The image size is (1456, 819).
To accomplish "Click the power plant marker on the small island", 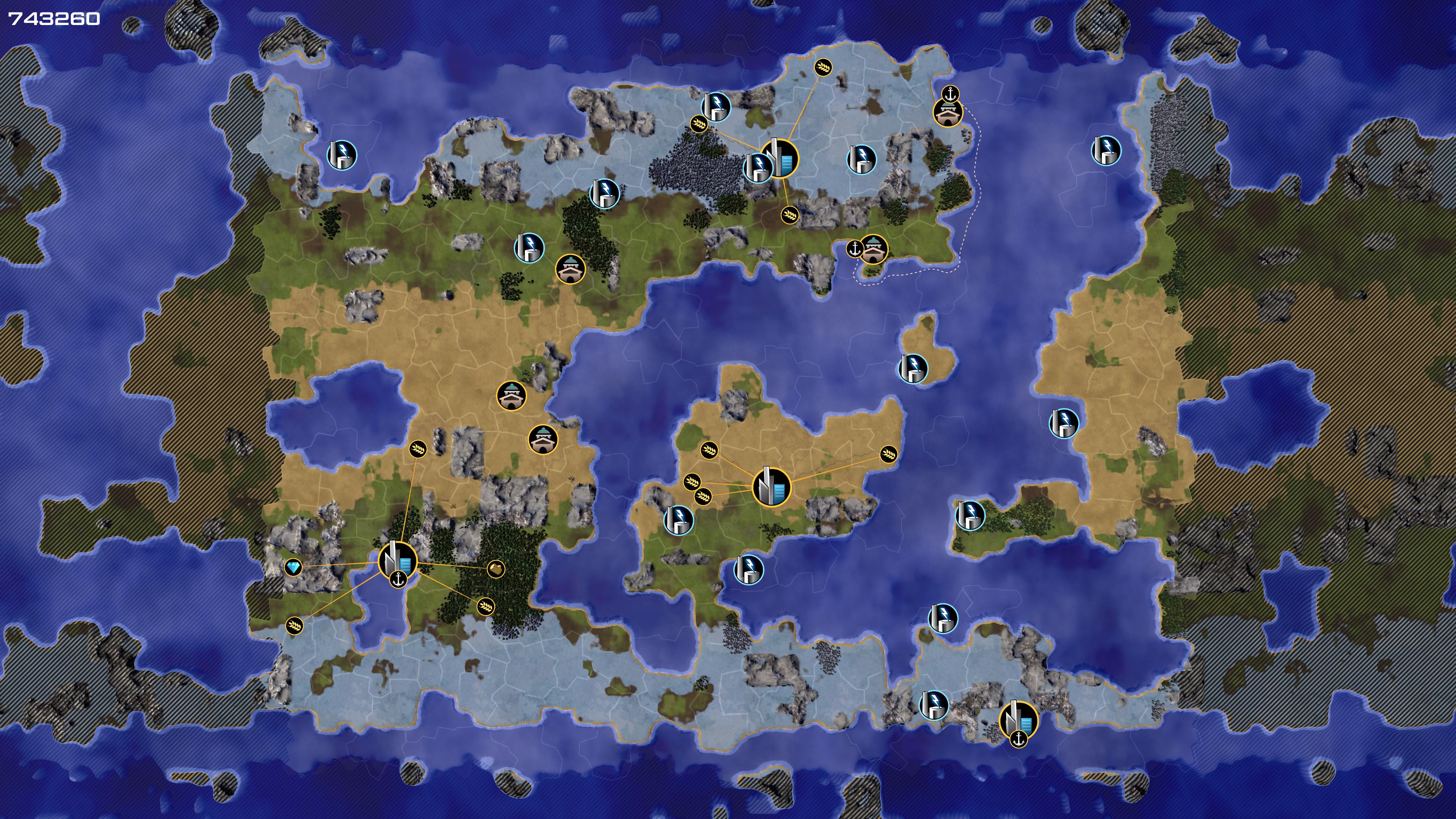I will click(x=913, y=369).
